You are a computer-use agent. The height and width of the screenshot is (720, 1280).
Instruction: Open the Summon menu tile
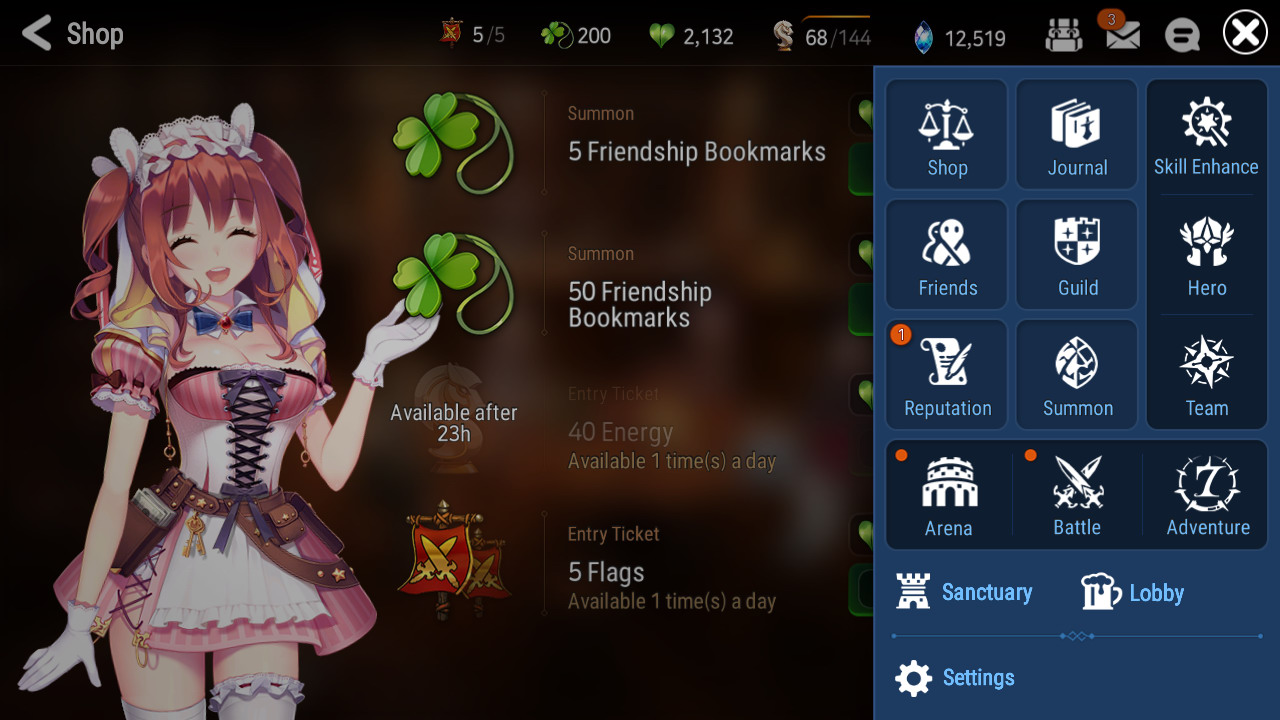coord(1077,374)
